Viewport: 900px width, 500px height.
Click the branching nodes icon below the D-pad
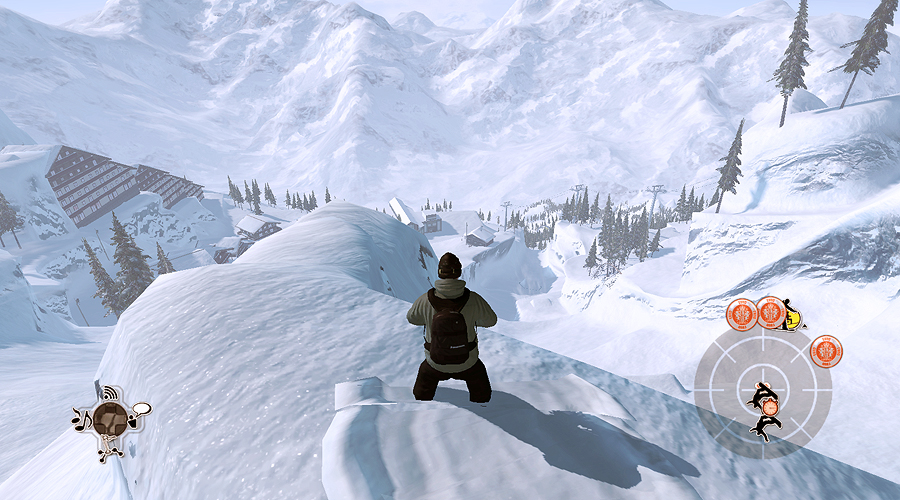pos(107,449)
